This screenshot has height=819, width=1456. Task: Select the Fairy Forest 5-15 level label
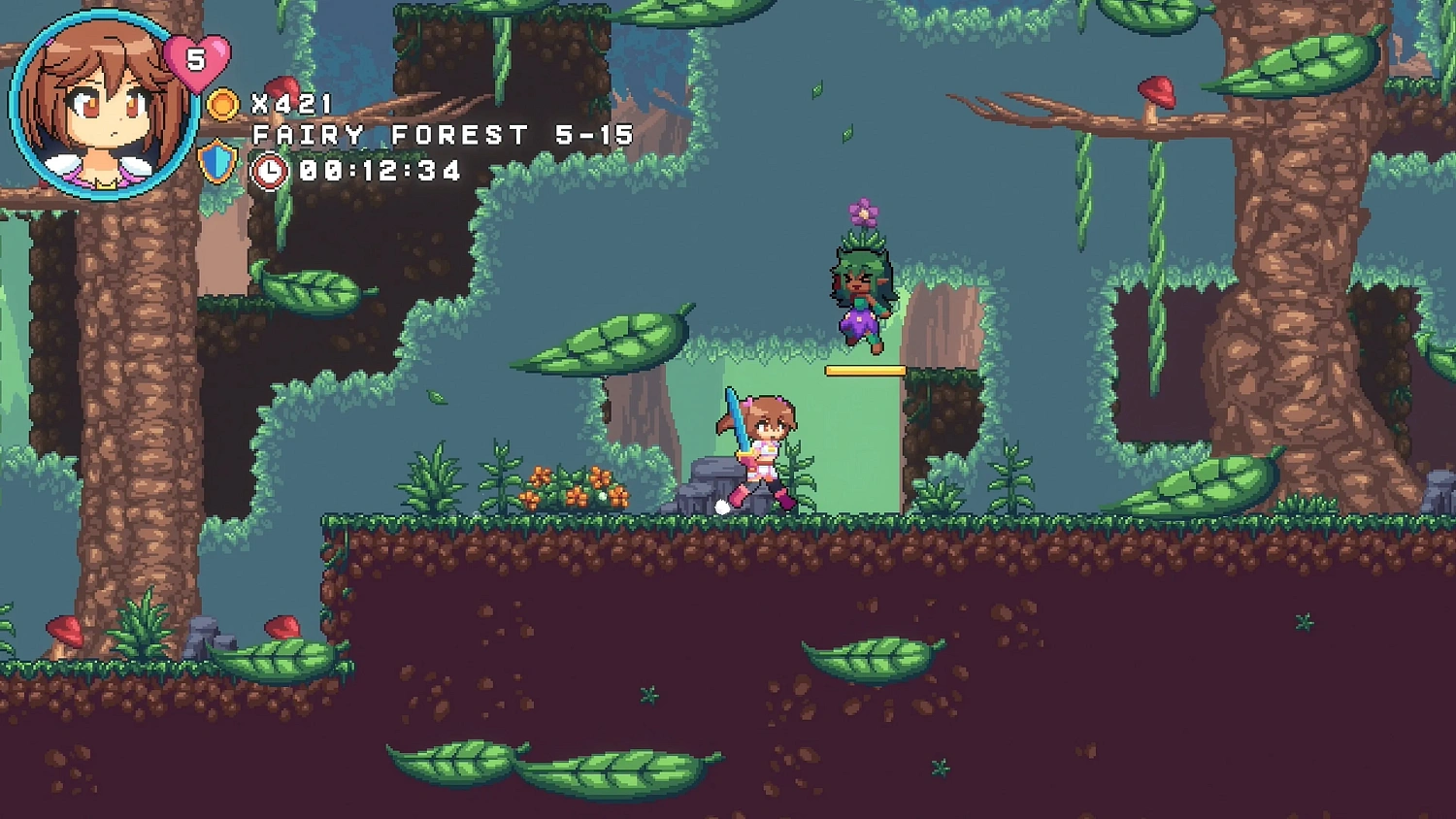[442, 136]
